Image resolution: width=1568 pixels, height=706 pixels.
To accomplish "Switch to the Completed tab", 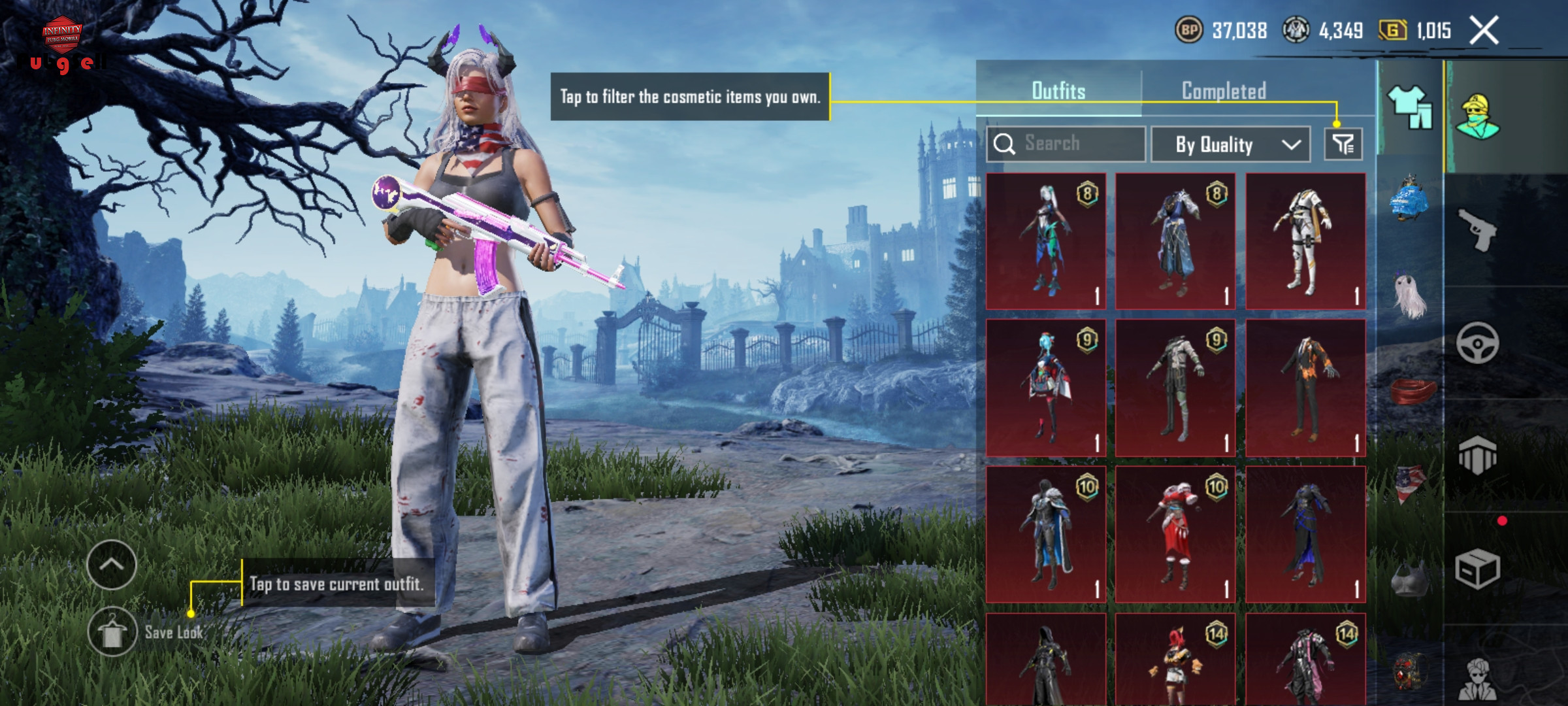I will [1224, 91].
